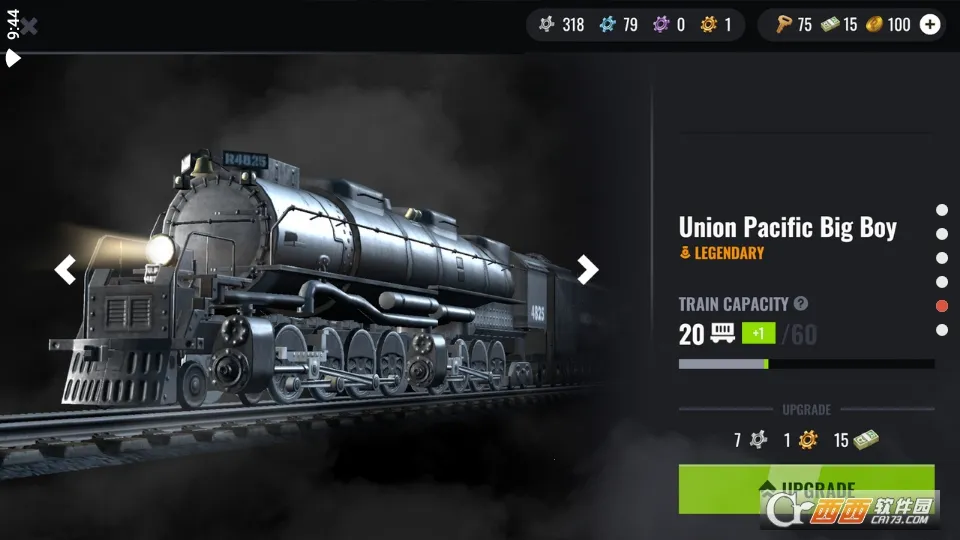This screenshot has width=960, height=540.
Task: Close the train details screen
Action: 29,26
